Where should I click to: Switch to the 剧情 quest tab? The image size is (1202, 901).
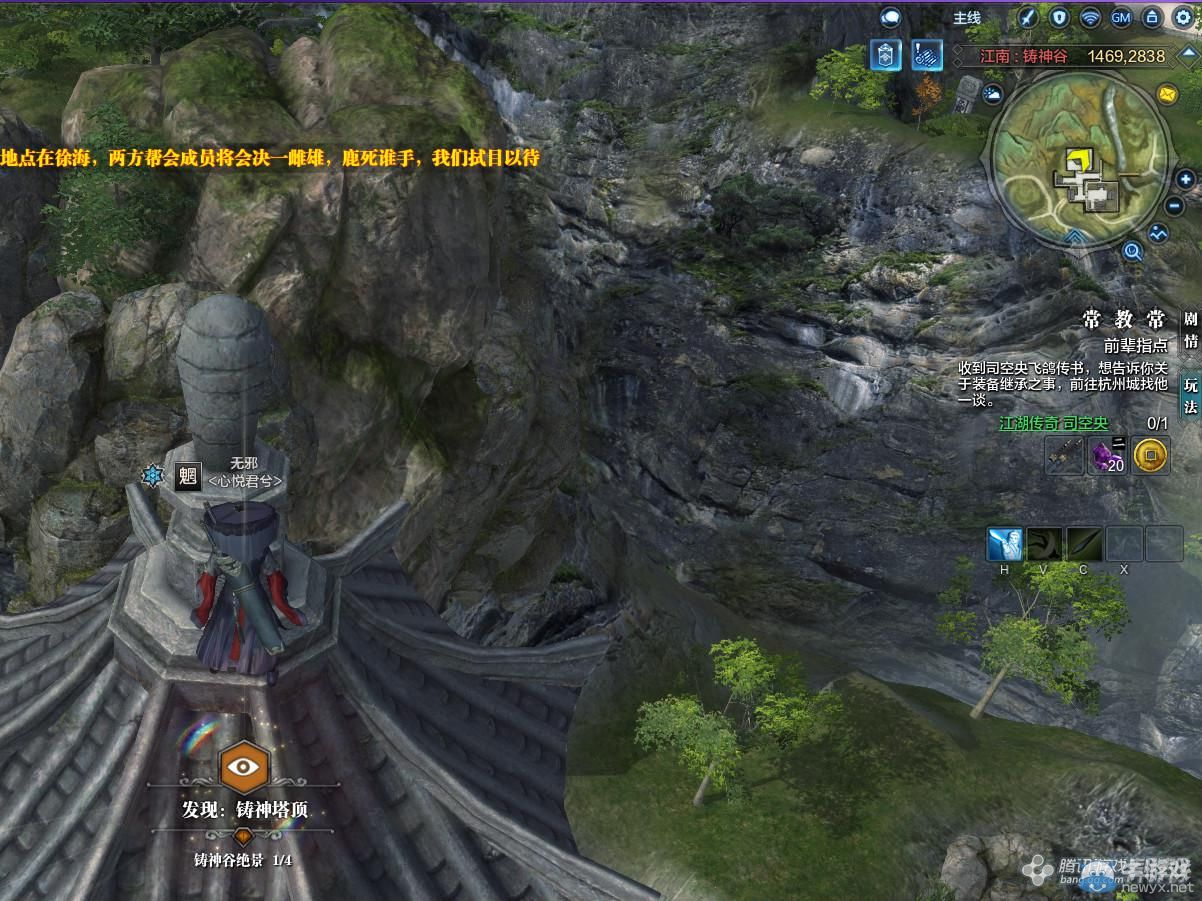click(x=1190, y=330)
